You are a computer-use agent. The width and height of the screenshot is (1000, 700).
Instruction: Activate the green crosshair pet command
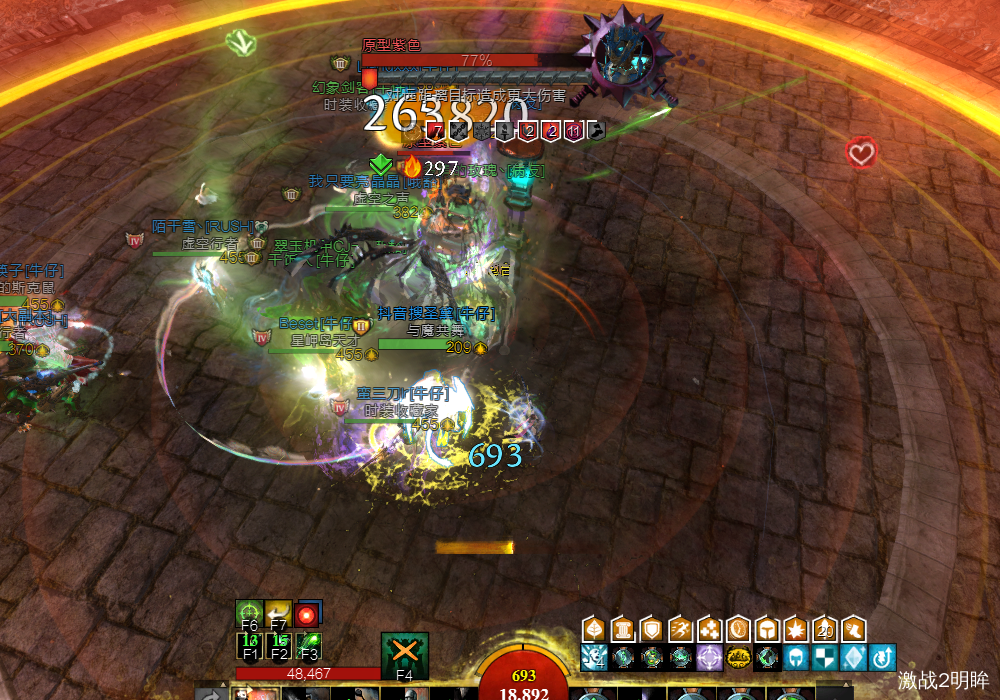point(249,612)
